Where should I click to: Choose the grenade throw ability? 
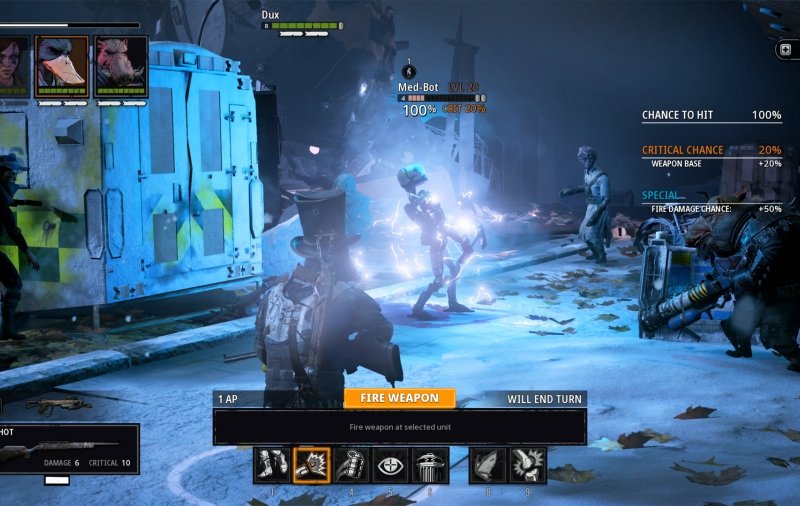coord(351,465)
